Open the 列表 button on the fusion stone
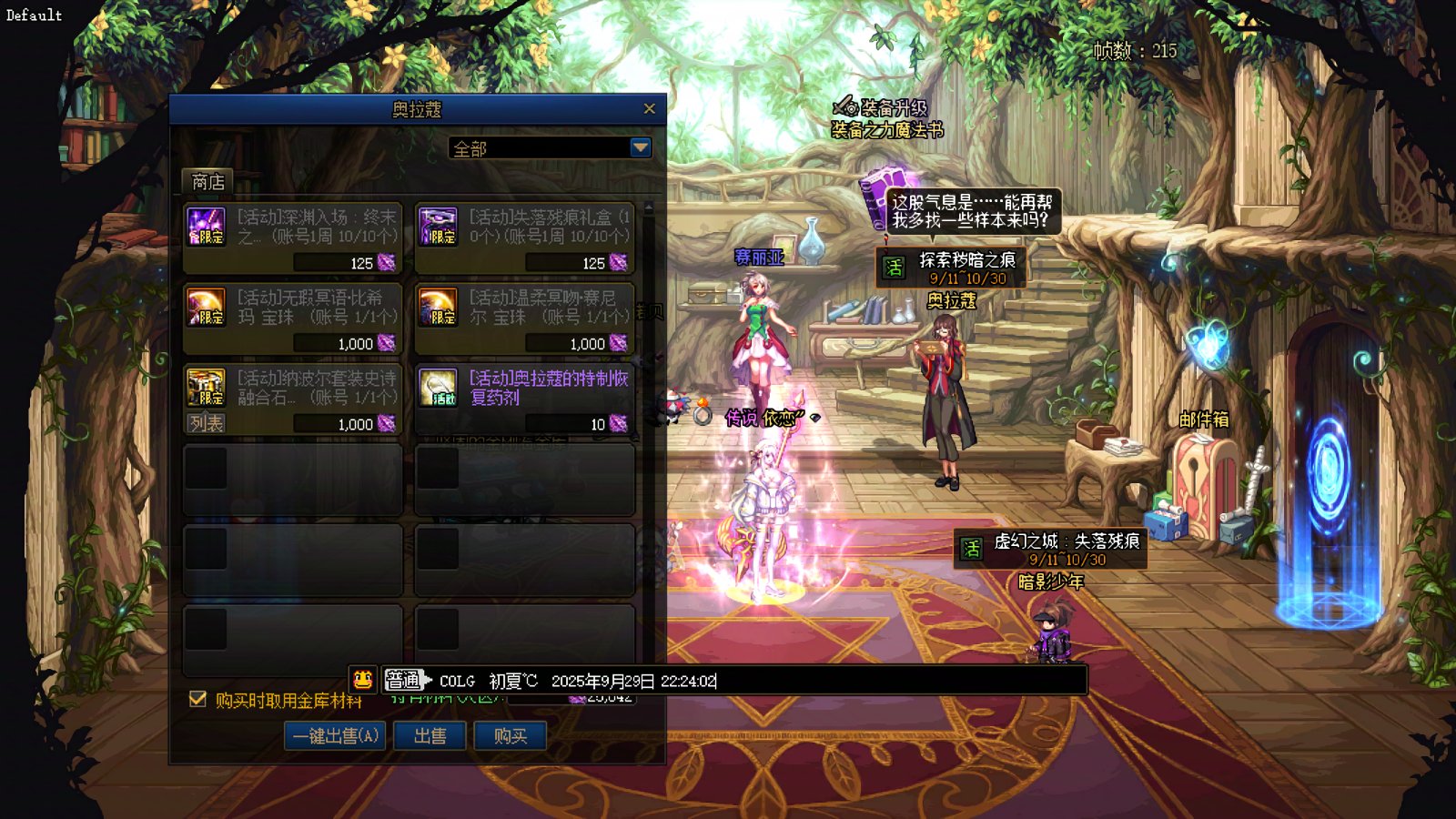This screenshot has width=1456, height=819. click(207, 423)
